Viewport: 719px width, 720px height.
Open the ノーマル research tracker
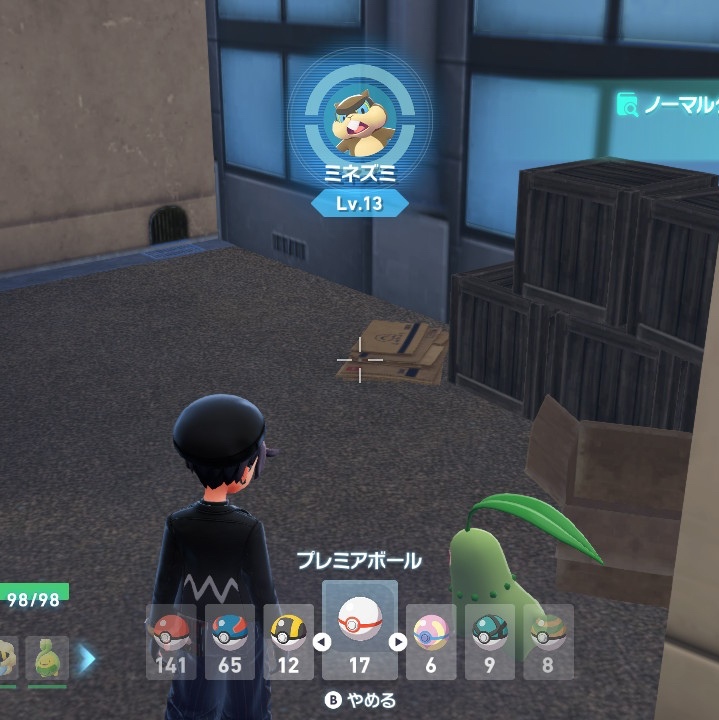click(x=668, y=105)
